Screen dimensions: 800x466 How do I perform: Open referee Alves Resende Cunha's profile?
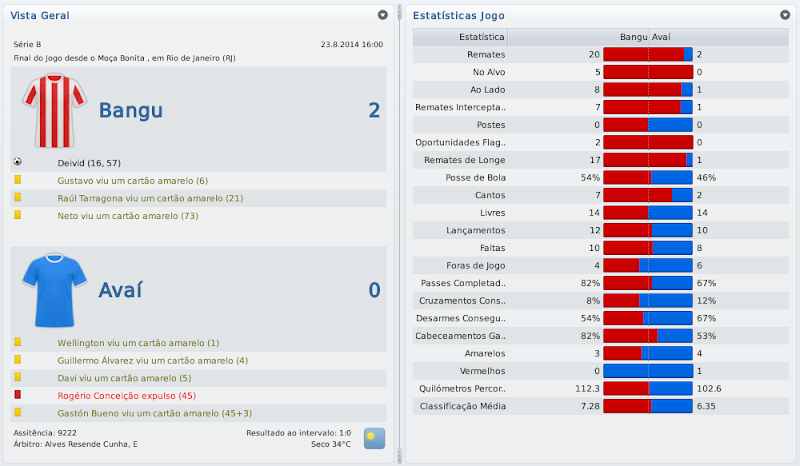(94, 443)
